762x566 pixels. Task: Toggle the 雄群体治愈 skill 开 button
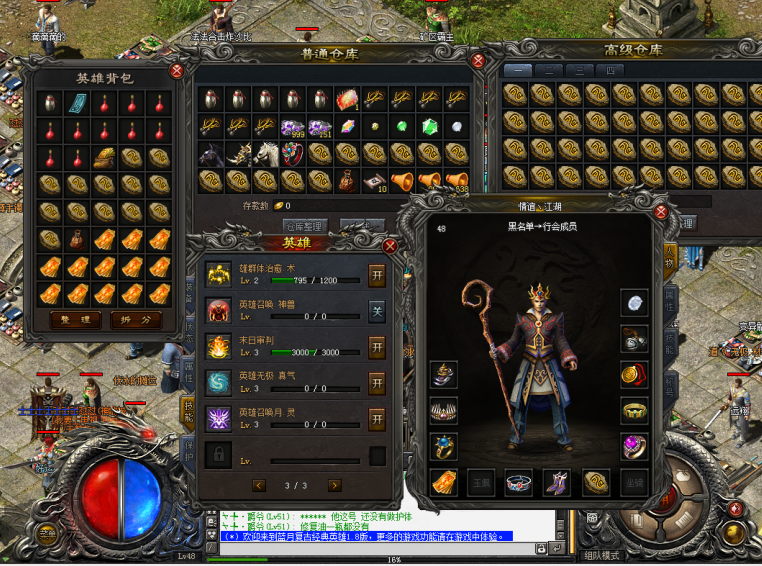[377, 274]
